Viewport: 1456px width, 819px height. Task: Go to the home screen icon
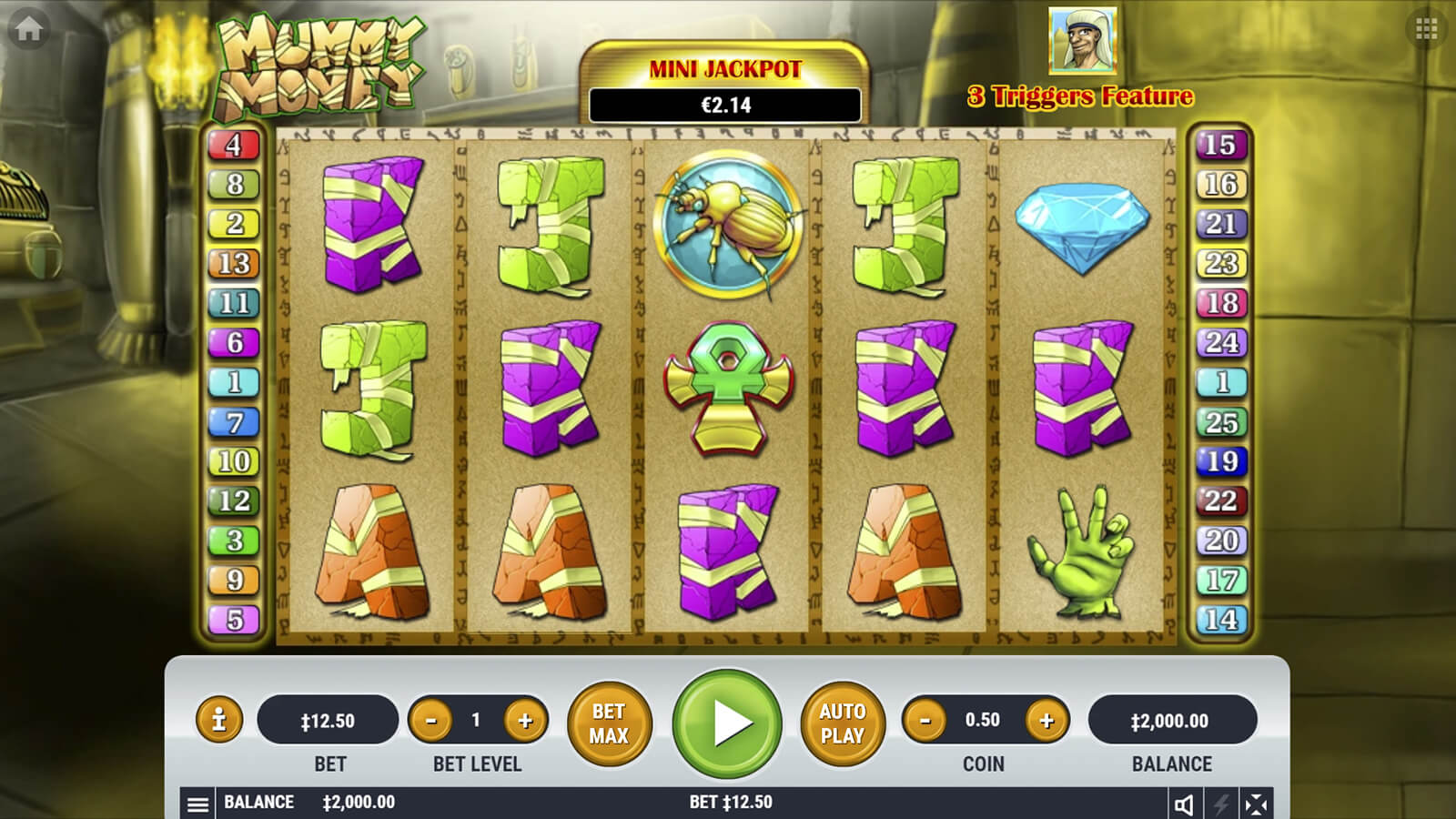[x=28, y=29]
